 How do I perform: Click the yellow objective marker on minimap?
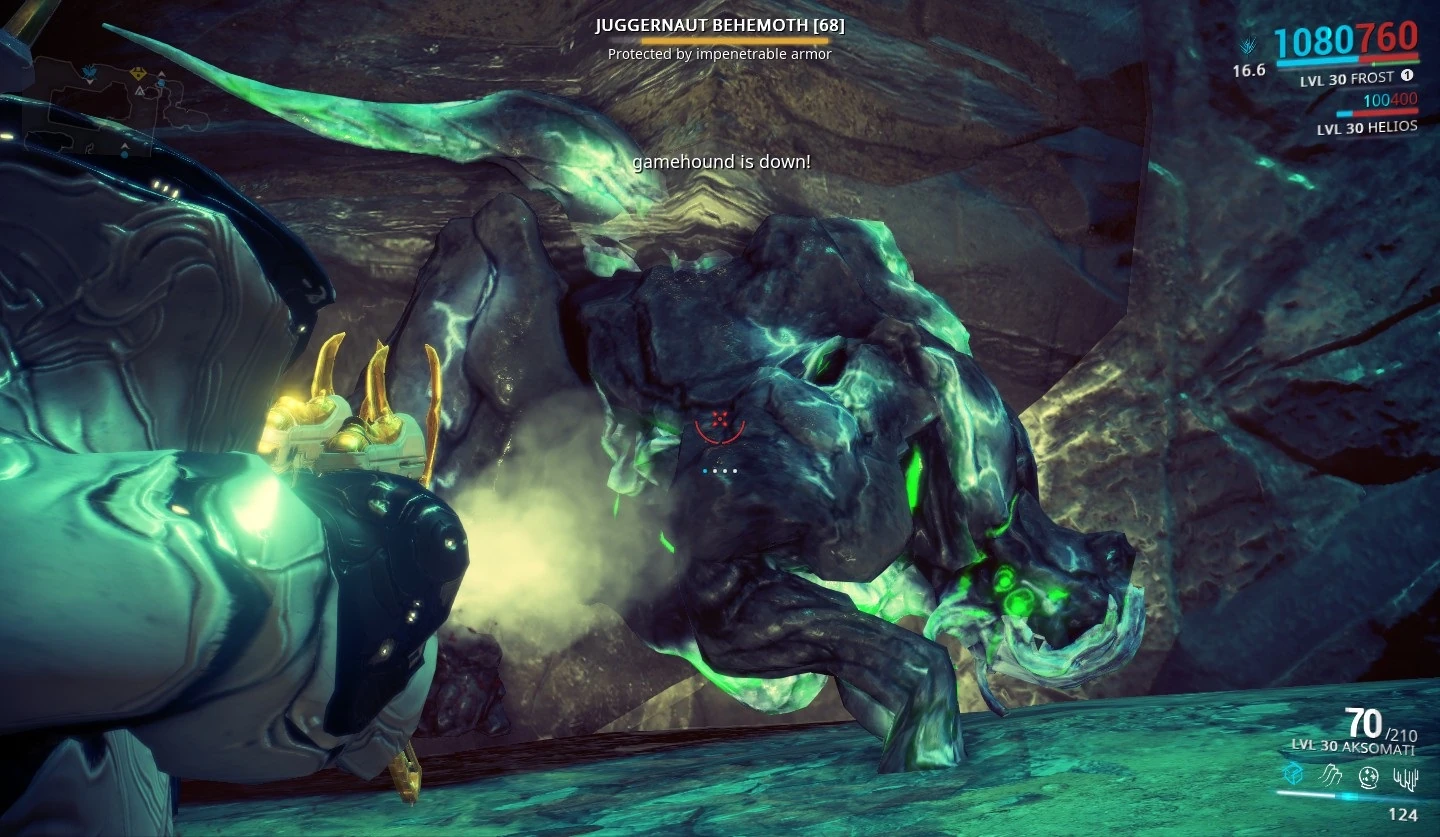138,75
